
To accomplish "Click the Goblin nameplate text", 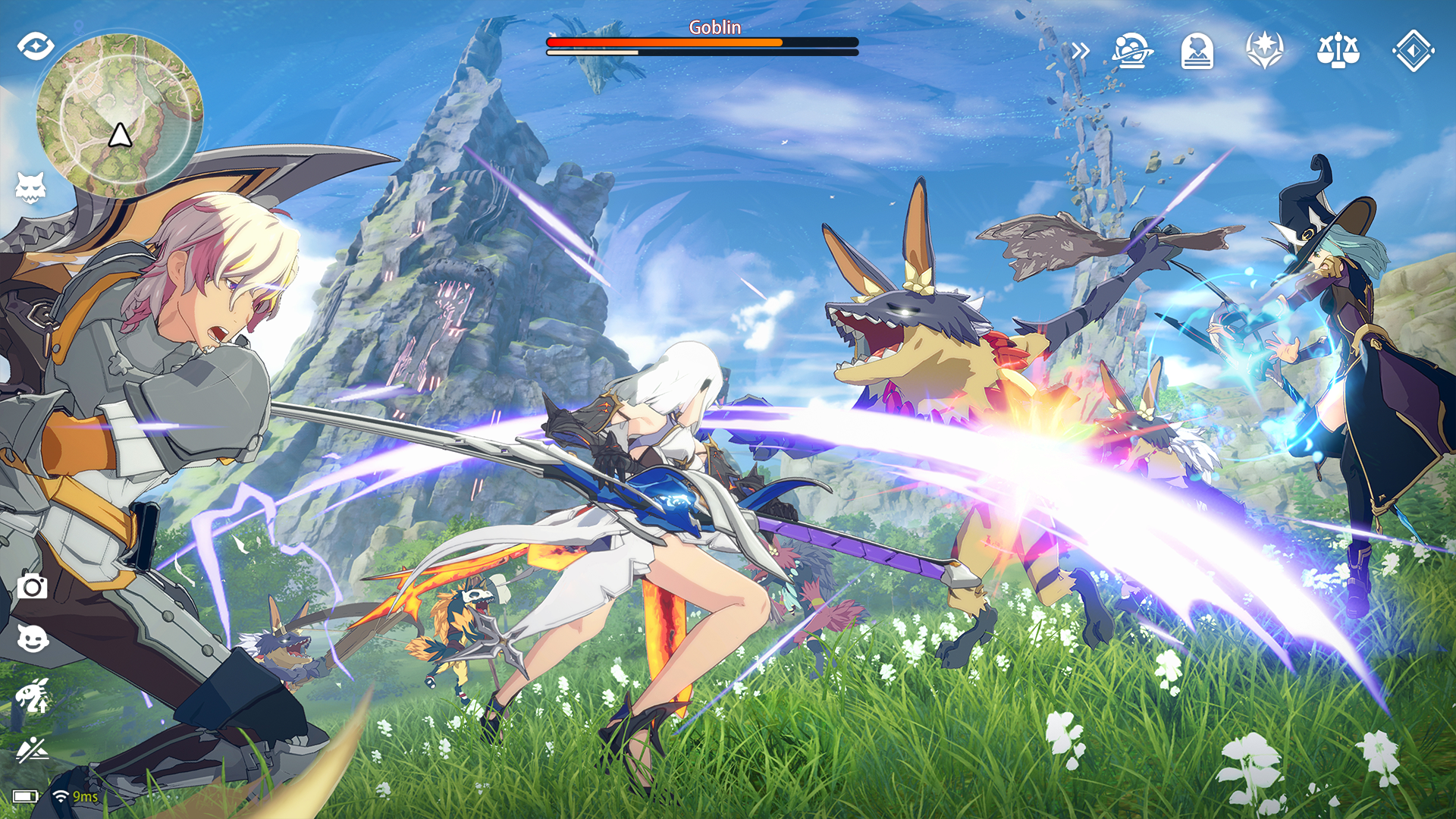I will (x=714, y=27).
